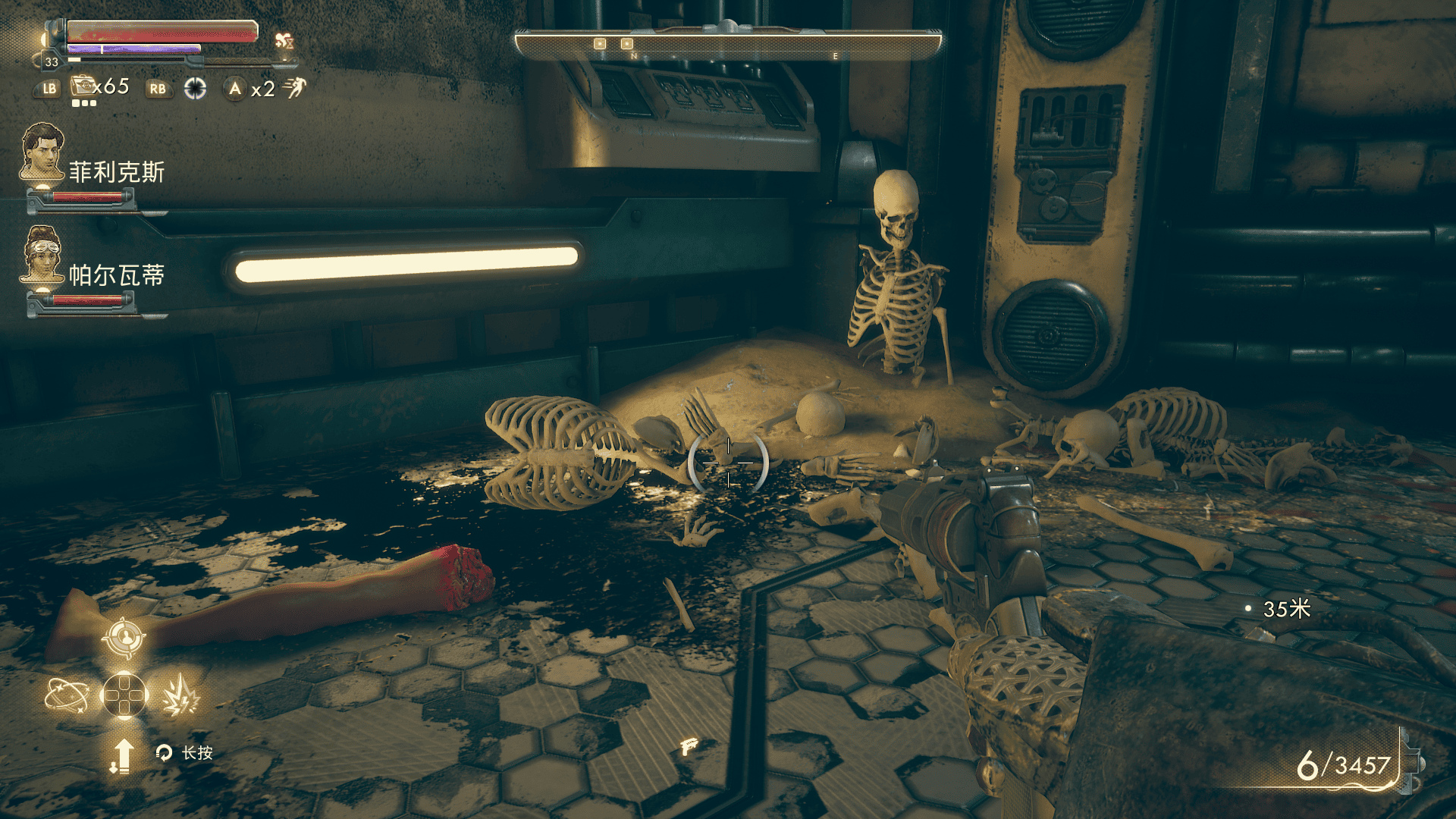This screenshot has height=819, width=1456.
Task: Choose the upward arrow companion command icon
Action: click(122, 755)
